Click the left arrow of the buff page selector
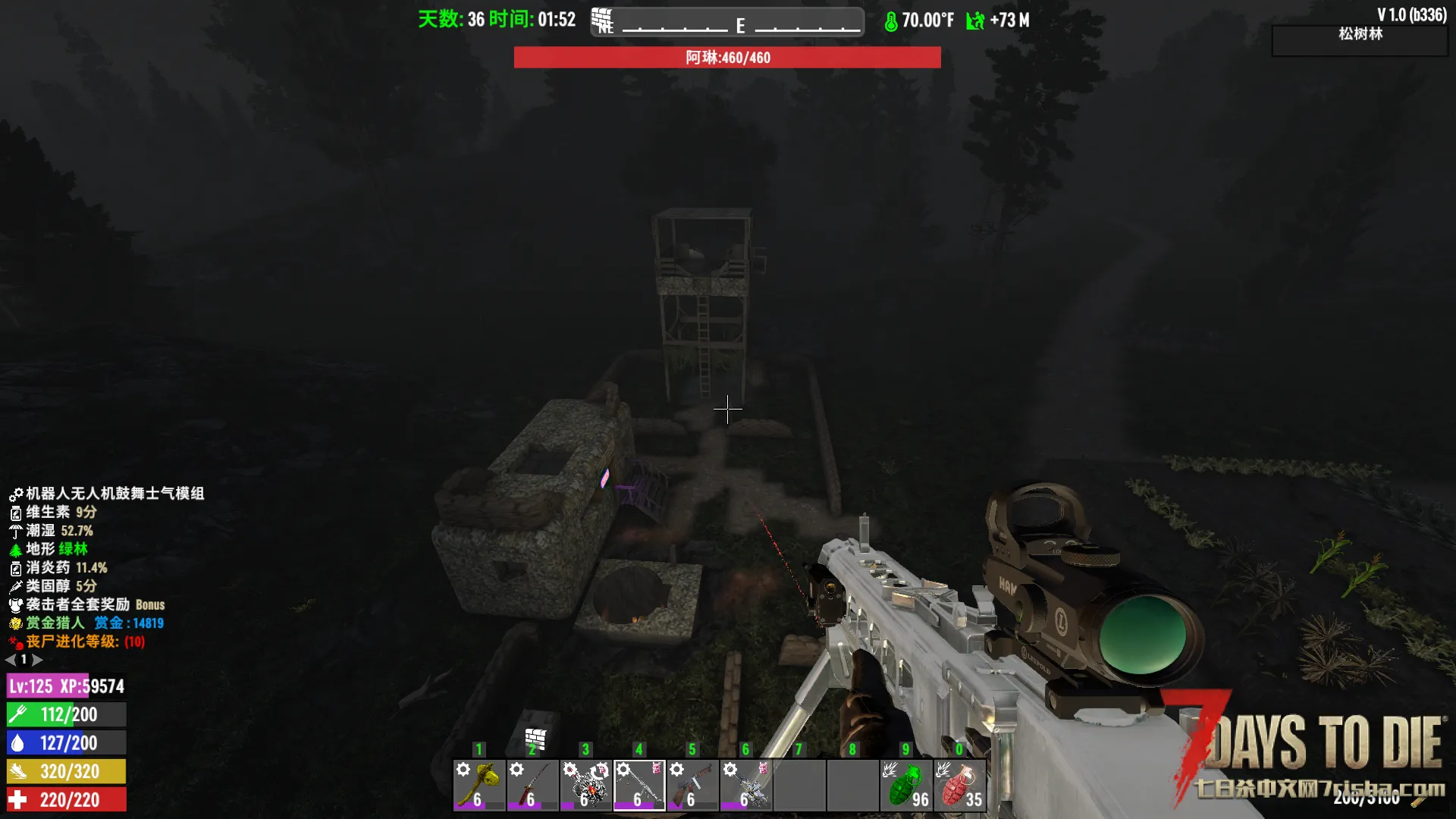 click(x=11, y=660)
